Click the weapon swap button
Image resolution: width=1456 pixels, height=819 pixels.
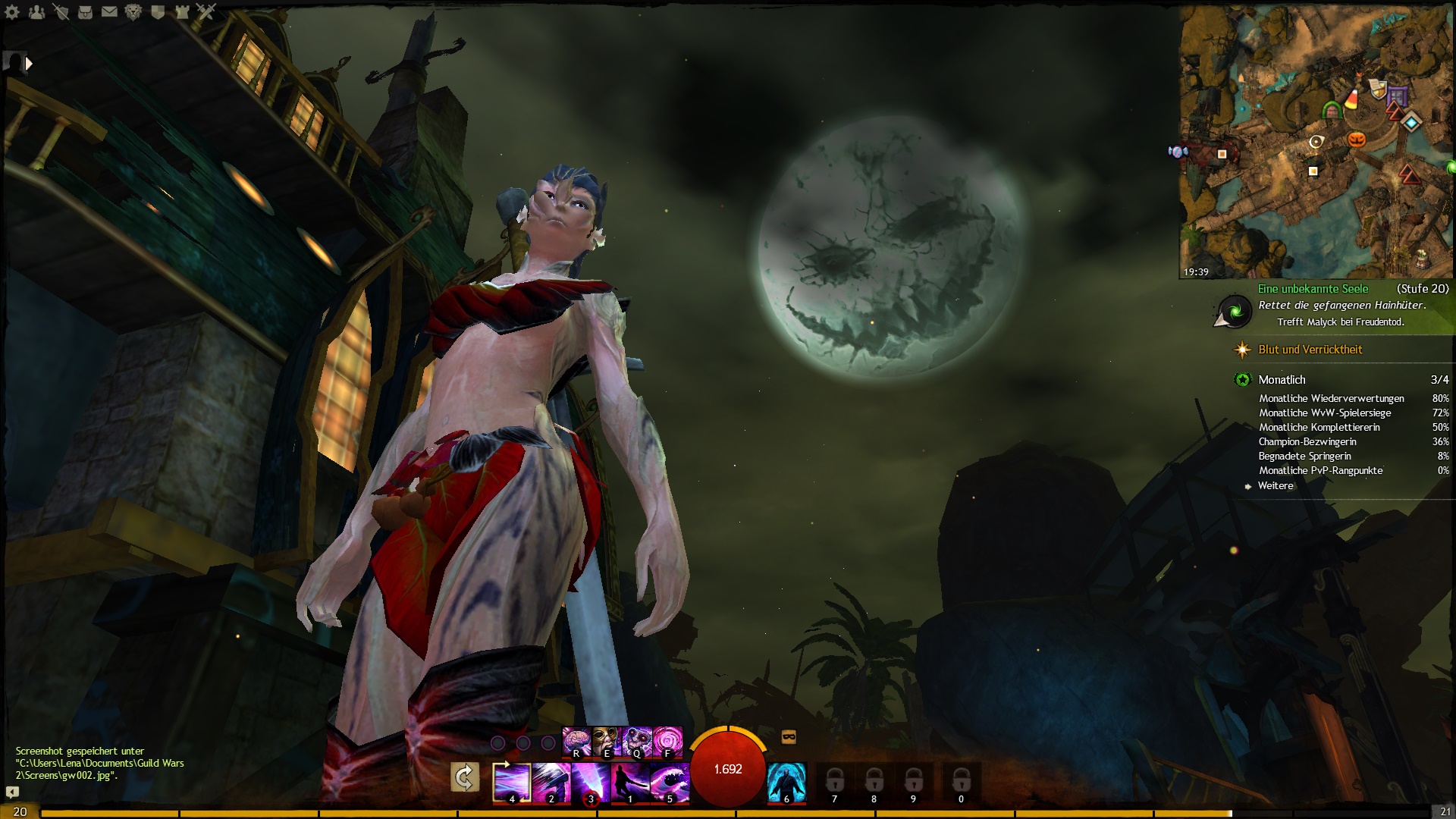[464, 778]
